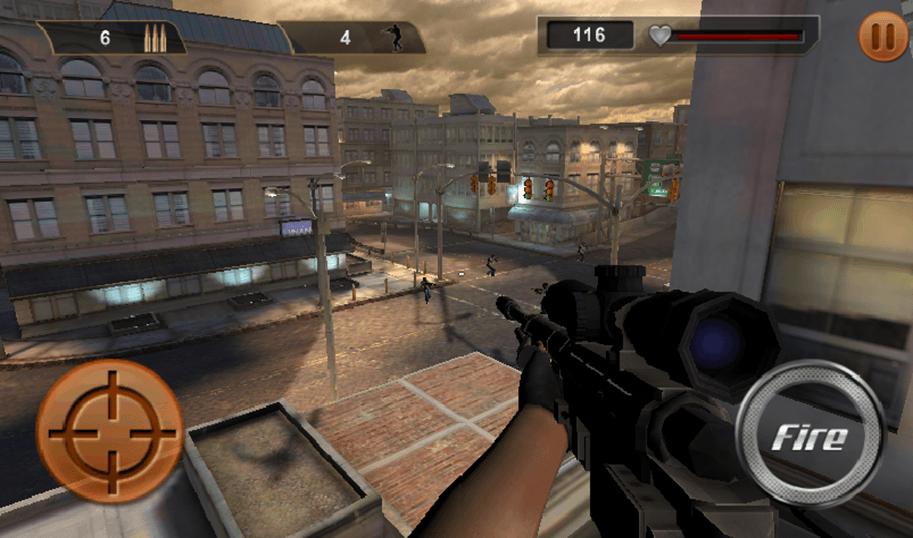Pause the game with the orange button
This screenshot has height=538, width=913.
click(x=883, y=38)
